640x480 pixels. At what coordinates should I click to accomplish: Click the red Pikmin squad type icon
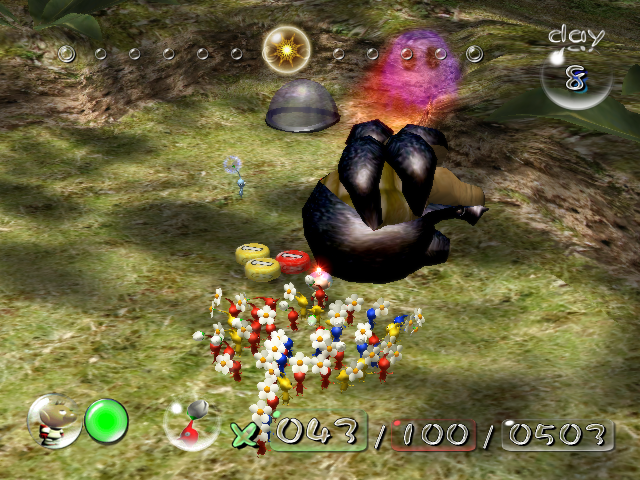[x=190, y=423]
